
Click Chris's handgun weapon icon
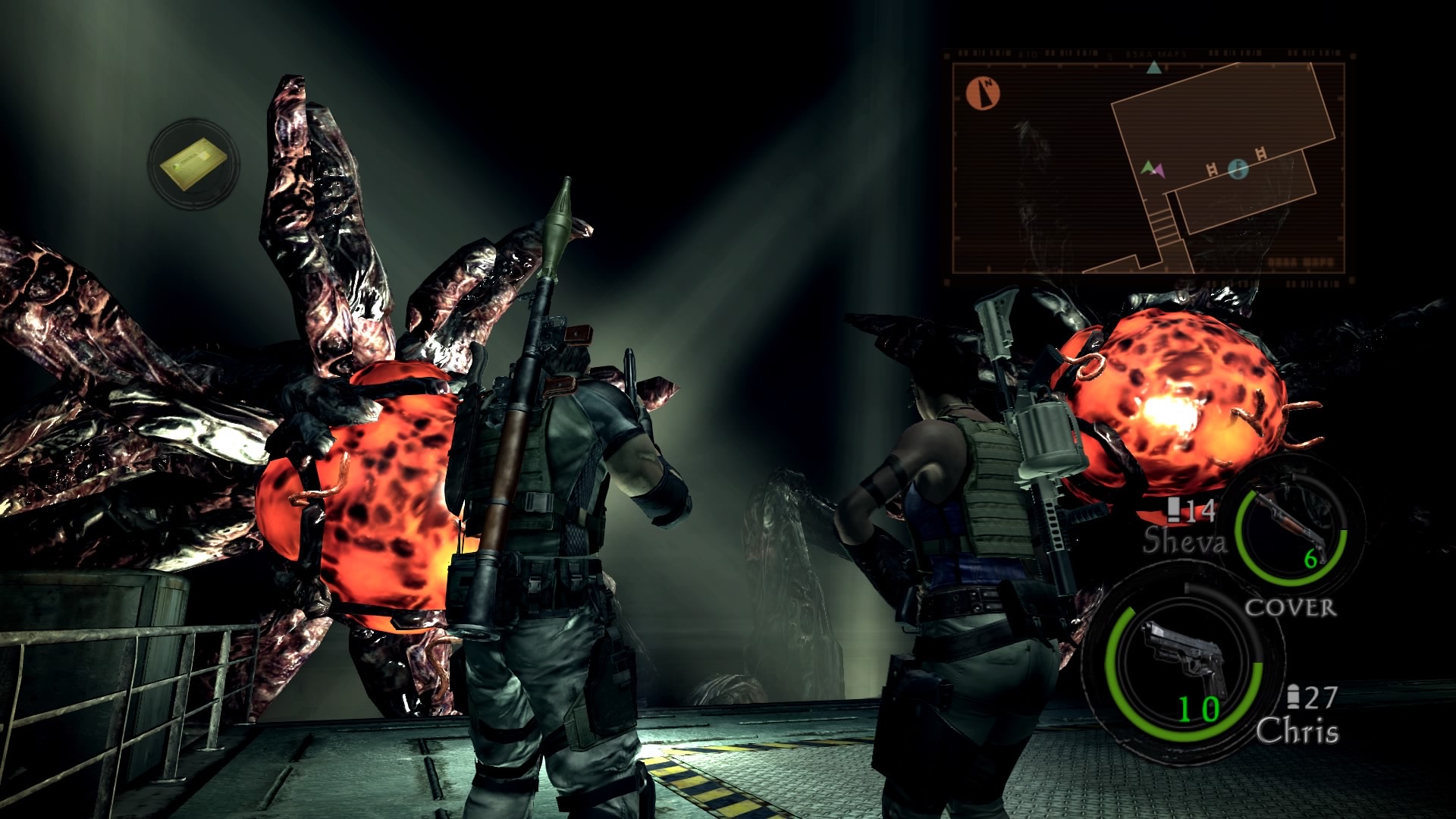tap(1181, 657)
